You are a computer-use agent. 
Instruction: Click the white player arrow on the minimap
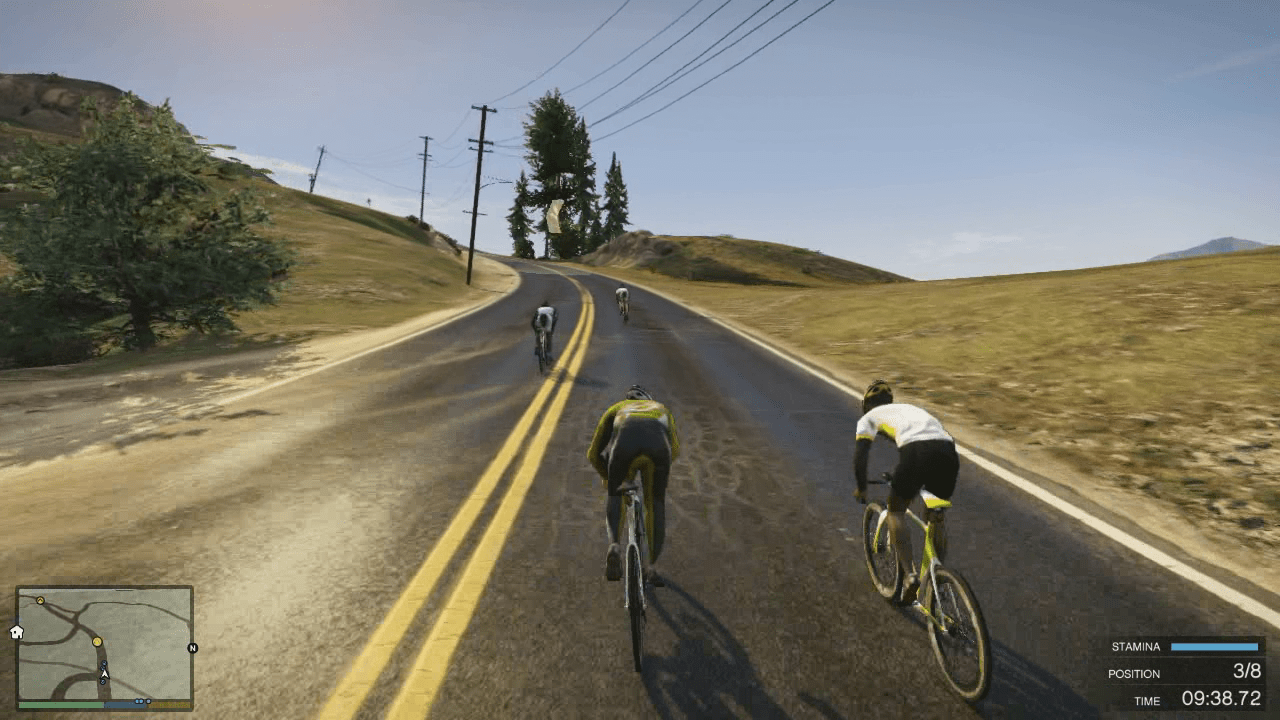tap(104, 674)
